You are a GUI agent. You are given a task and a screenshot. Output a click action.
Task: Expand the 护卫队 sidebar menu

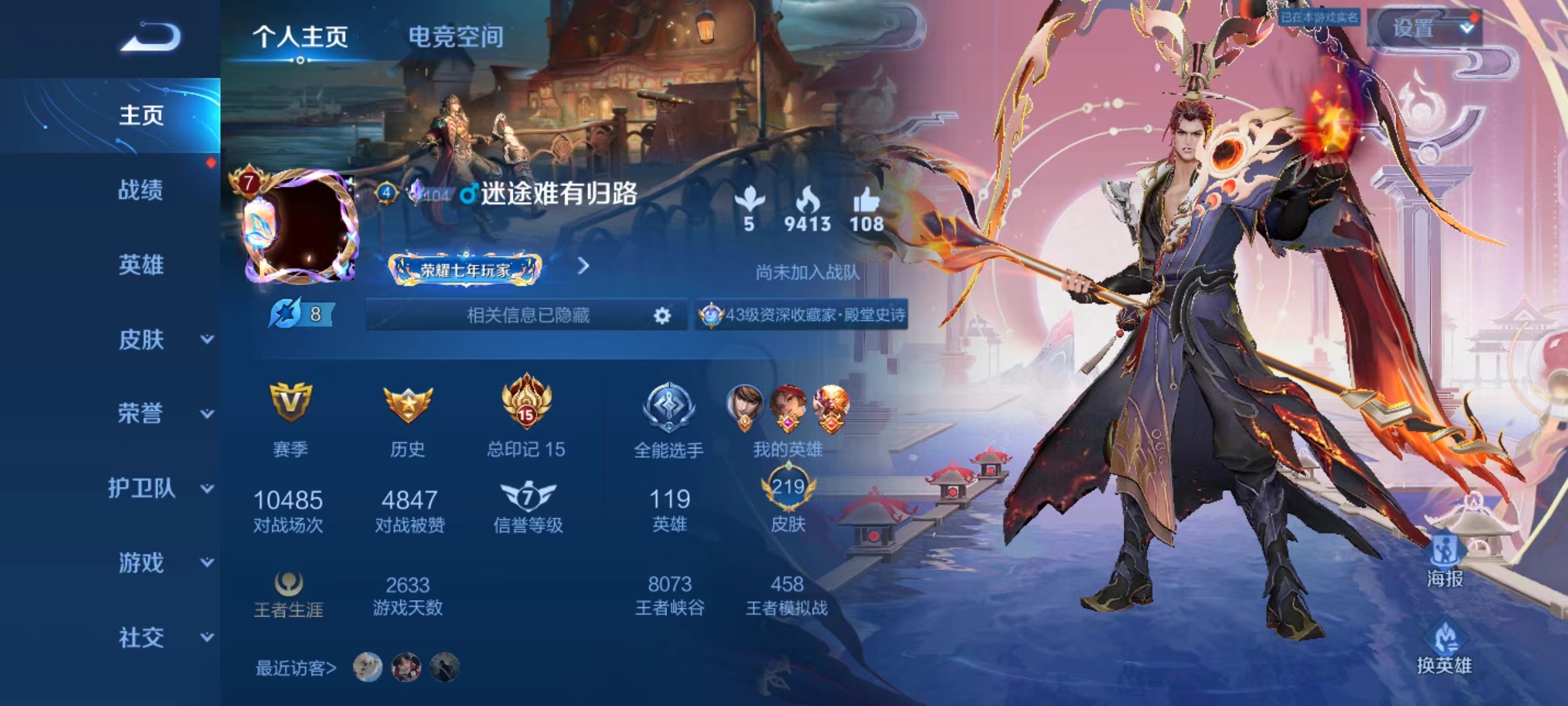tap(160, 488)
